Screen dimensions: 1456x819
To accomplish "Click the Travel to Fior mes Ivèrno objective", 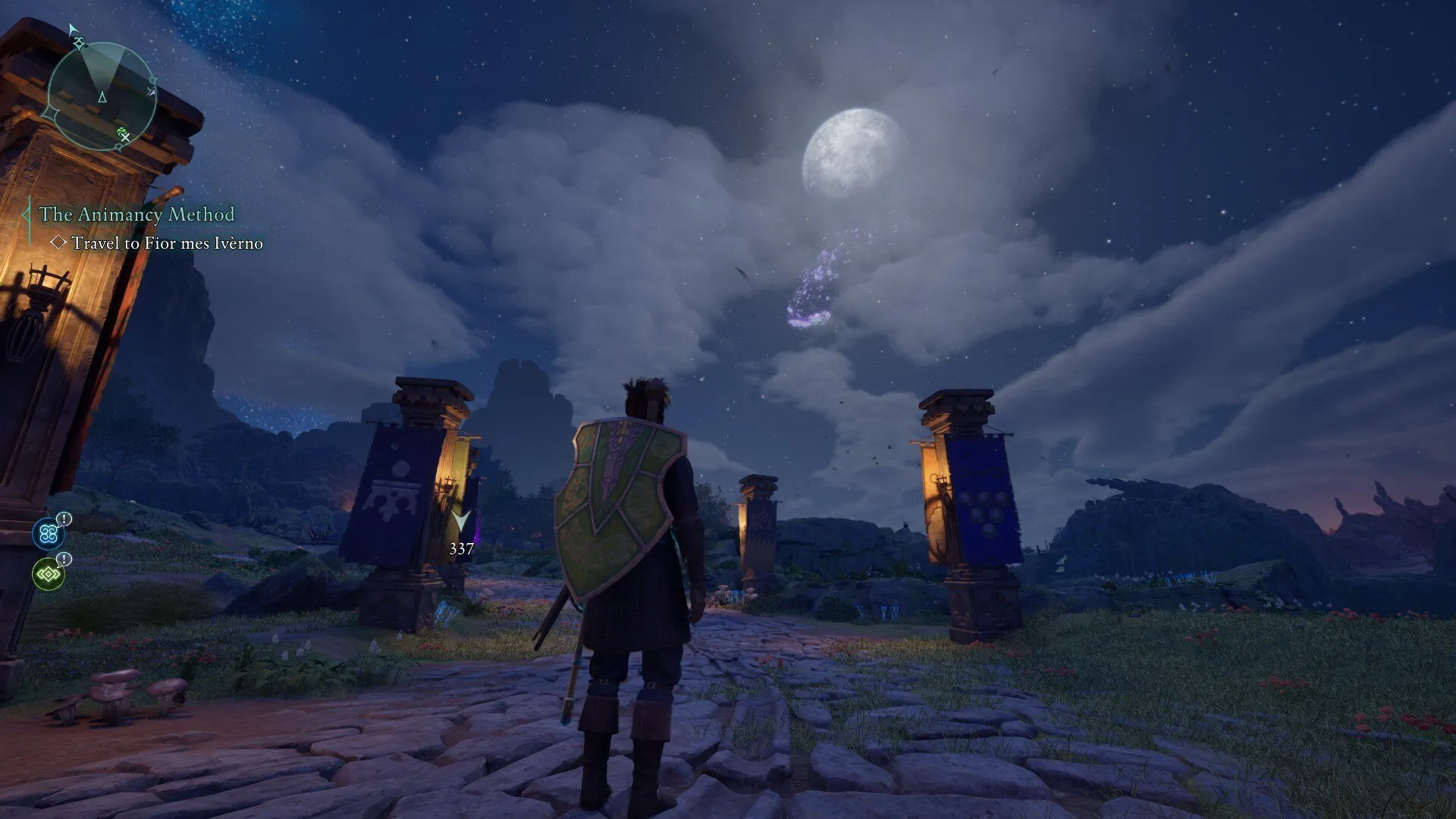I will (x=166, y=243).
